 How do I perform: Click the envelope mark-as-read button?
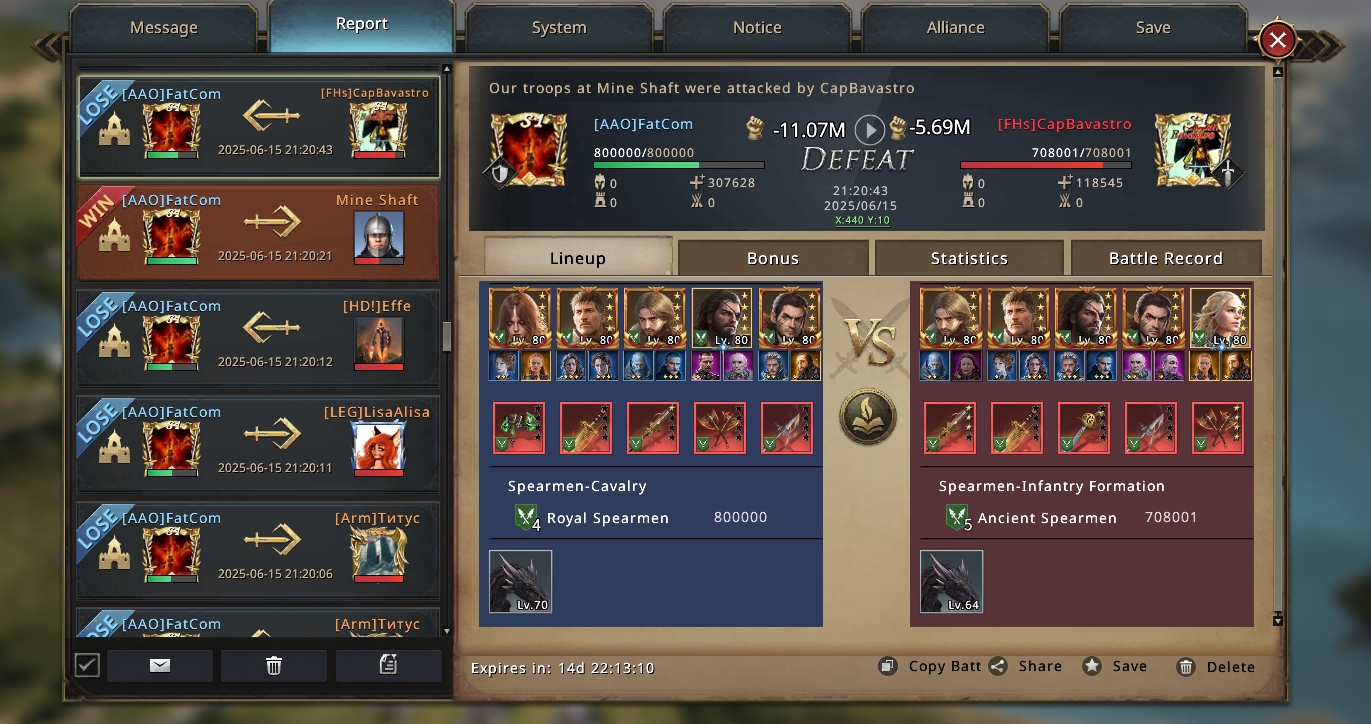point(160,665)
